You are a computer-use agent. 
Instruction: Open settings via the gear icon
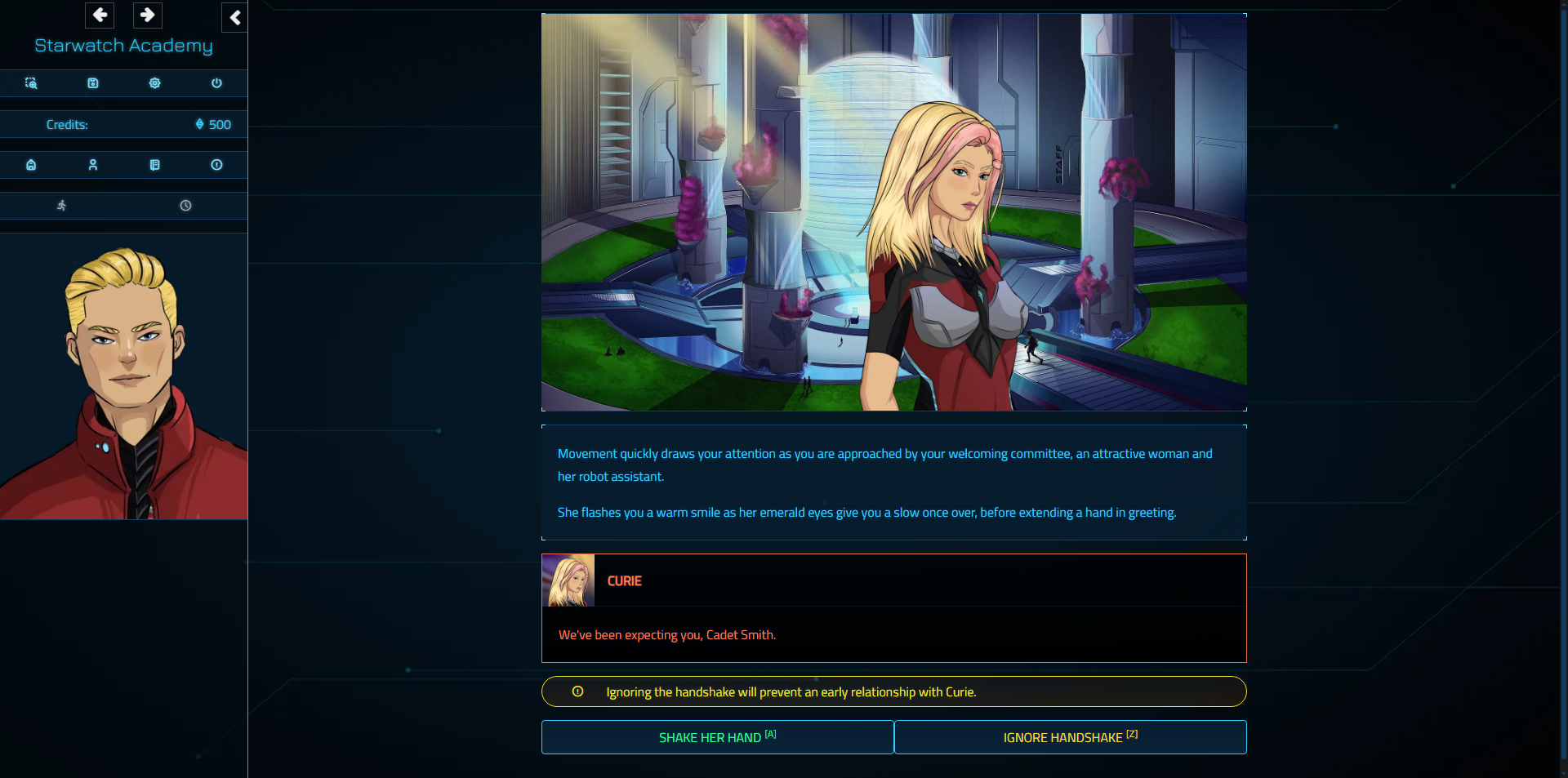154,82
